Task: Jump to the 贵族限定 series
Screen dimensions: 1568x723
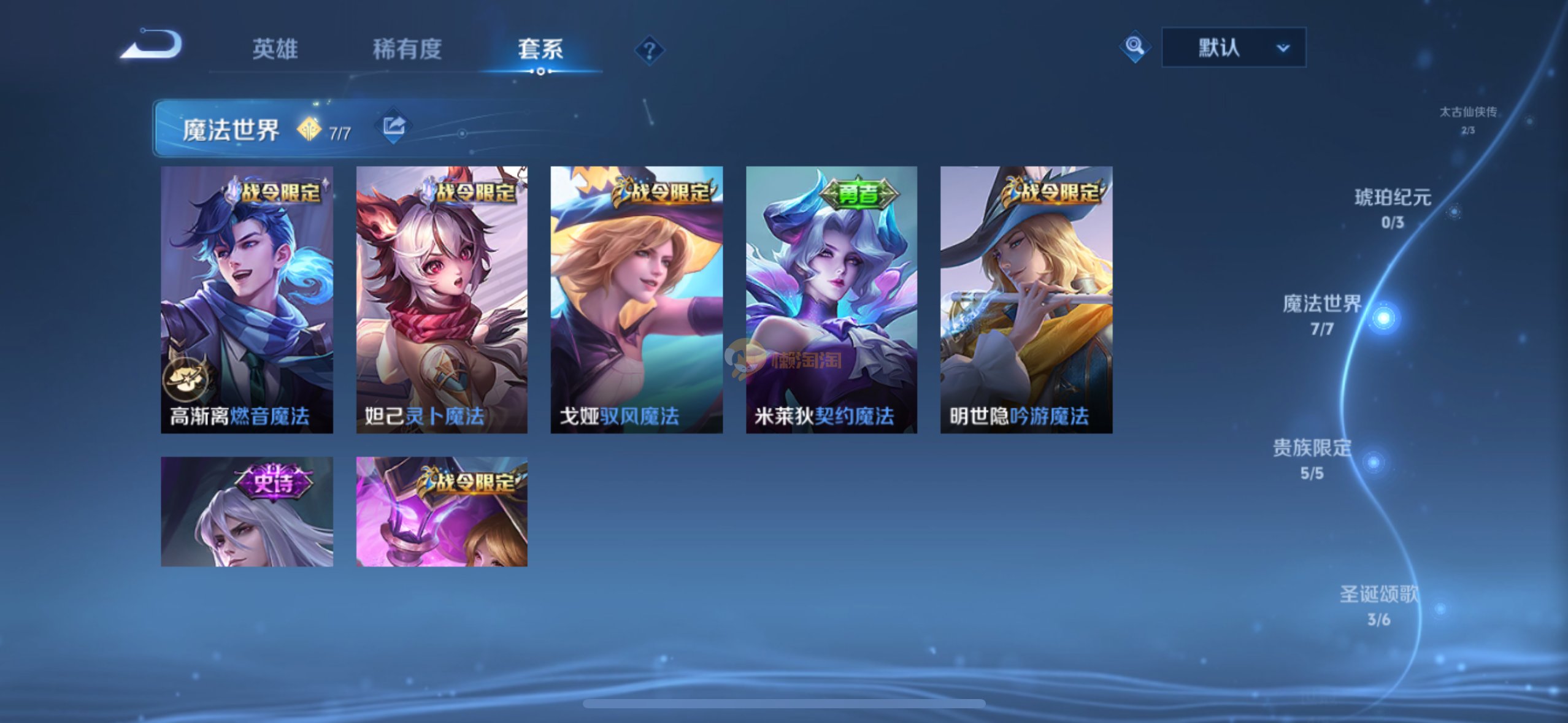Action: click(x=1313, y=458)
